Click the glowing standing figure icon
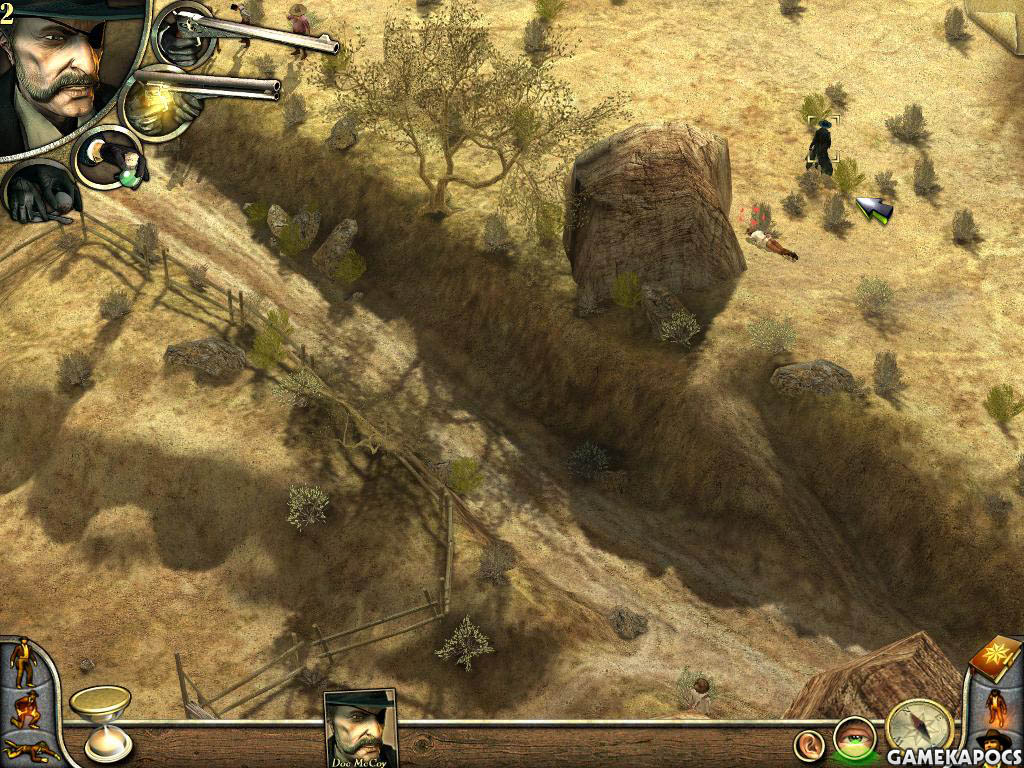 998,707
